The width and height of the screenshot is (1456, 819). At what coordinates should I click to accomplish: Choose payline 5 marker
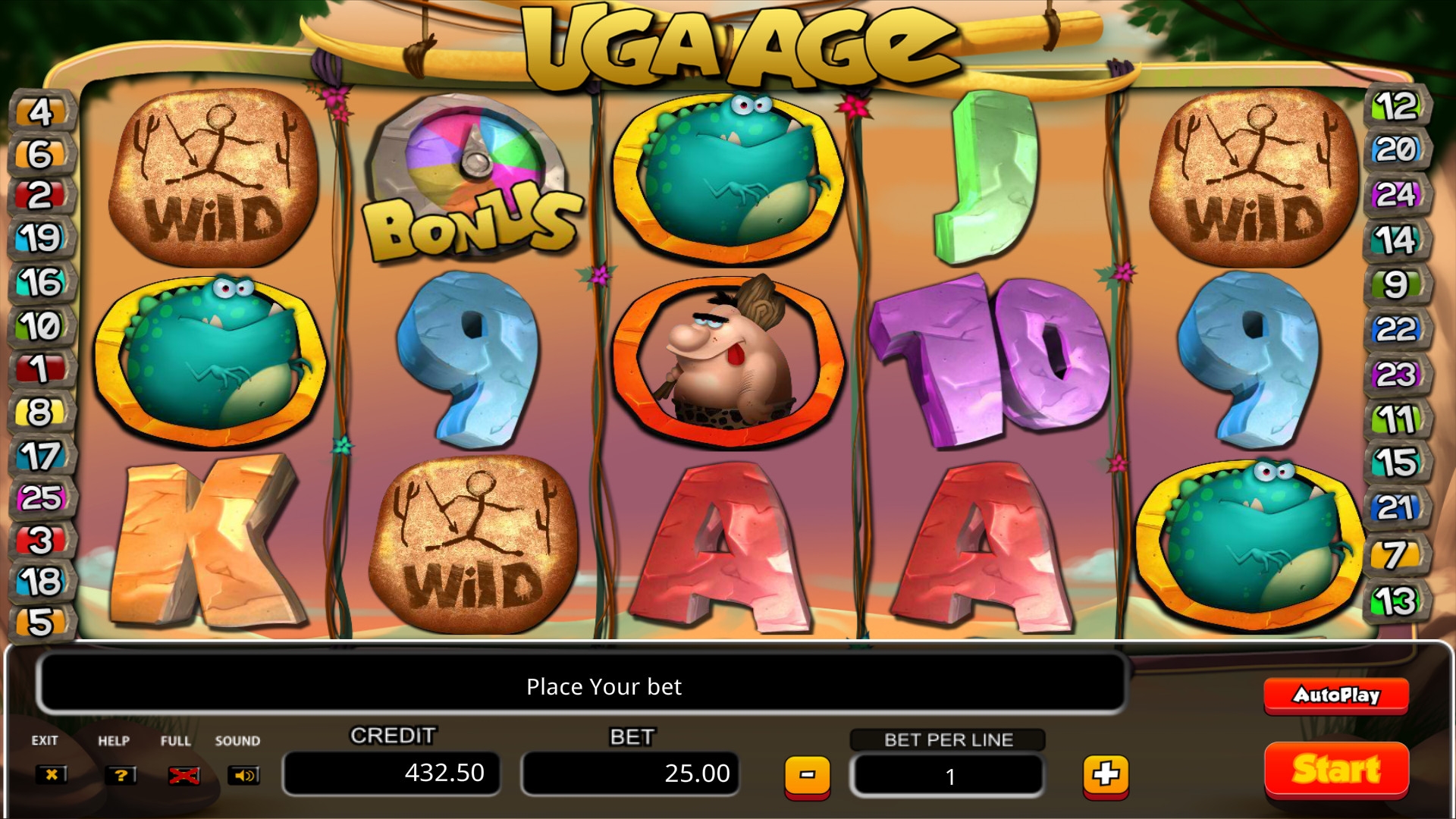tap(41, 622)
